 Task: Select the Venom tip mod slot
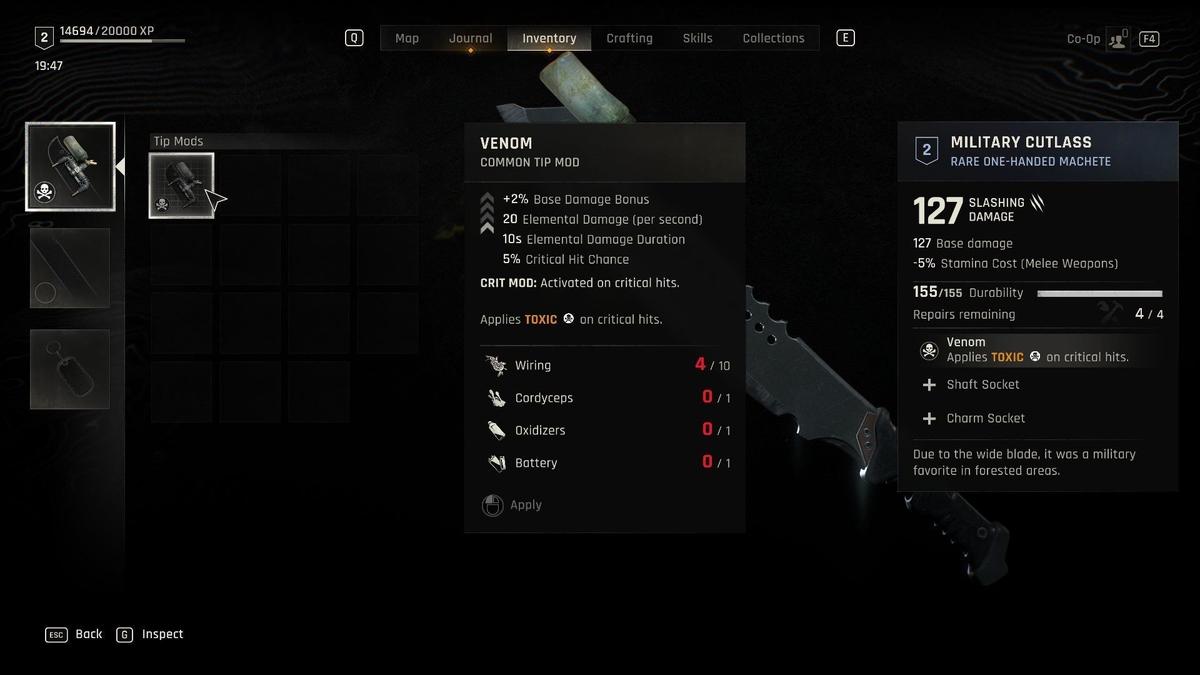pos(181,185)
